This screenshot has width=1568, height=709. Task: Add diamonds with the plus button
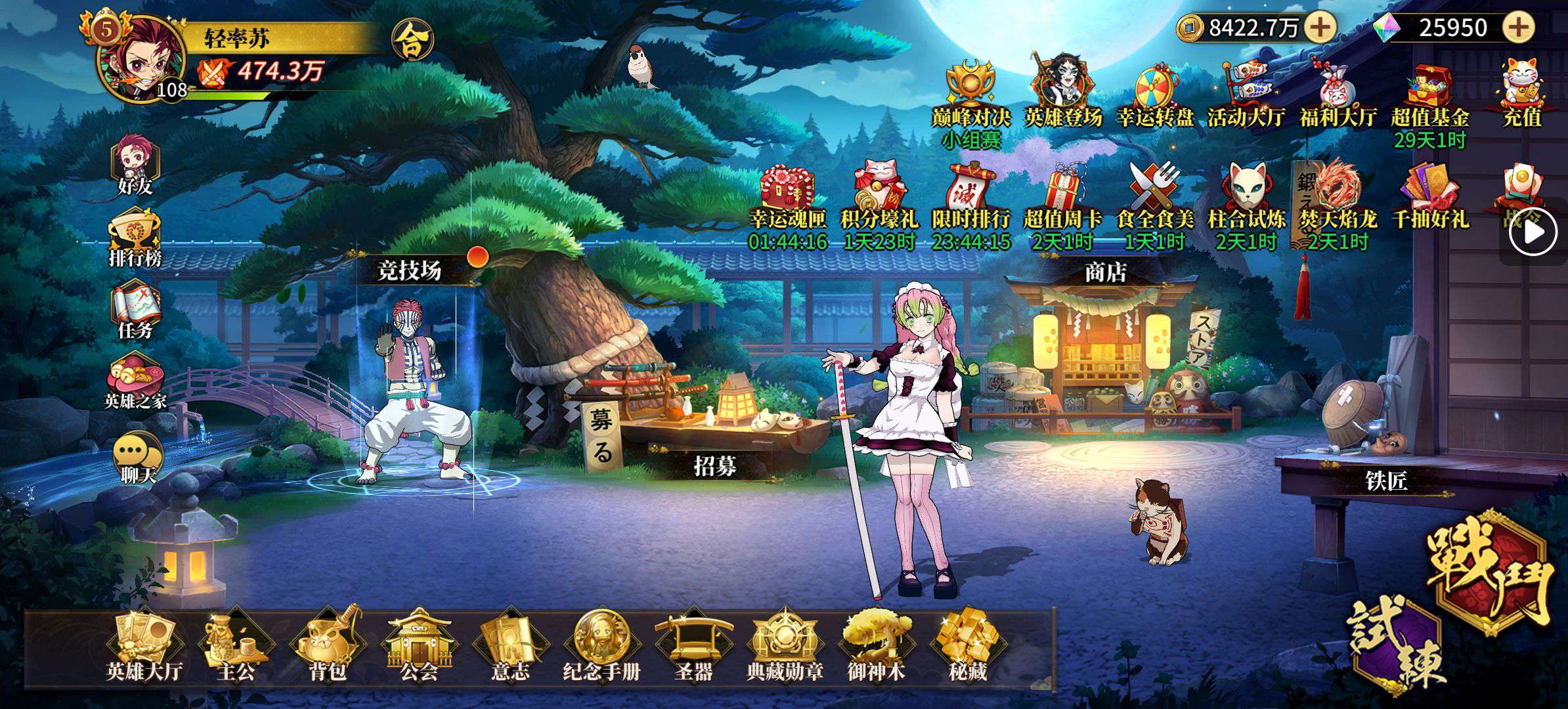(1518, 28)
